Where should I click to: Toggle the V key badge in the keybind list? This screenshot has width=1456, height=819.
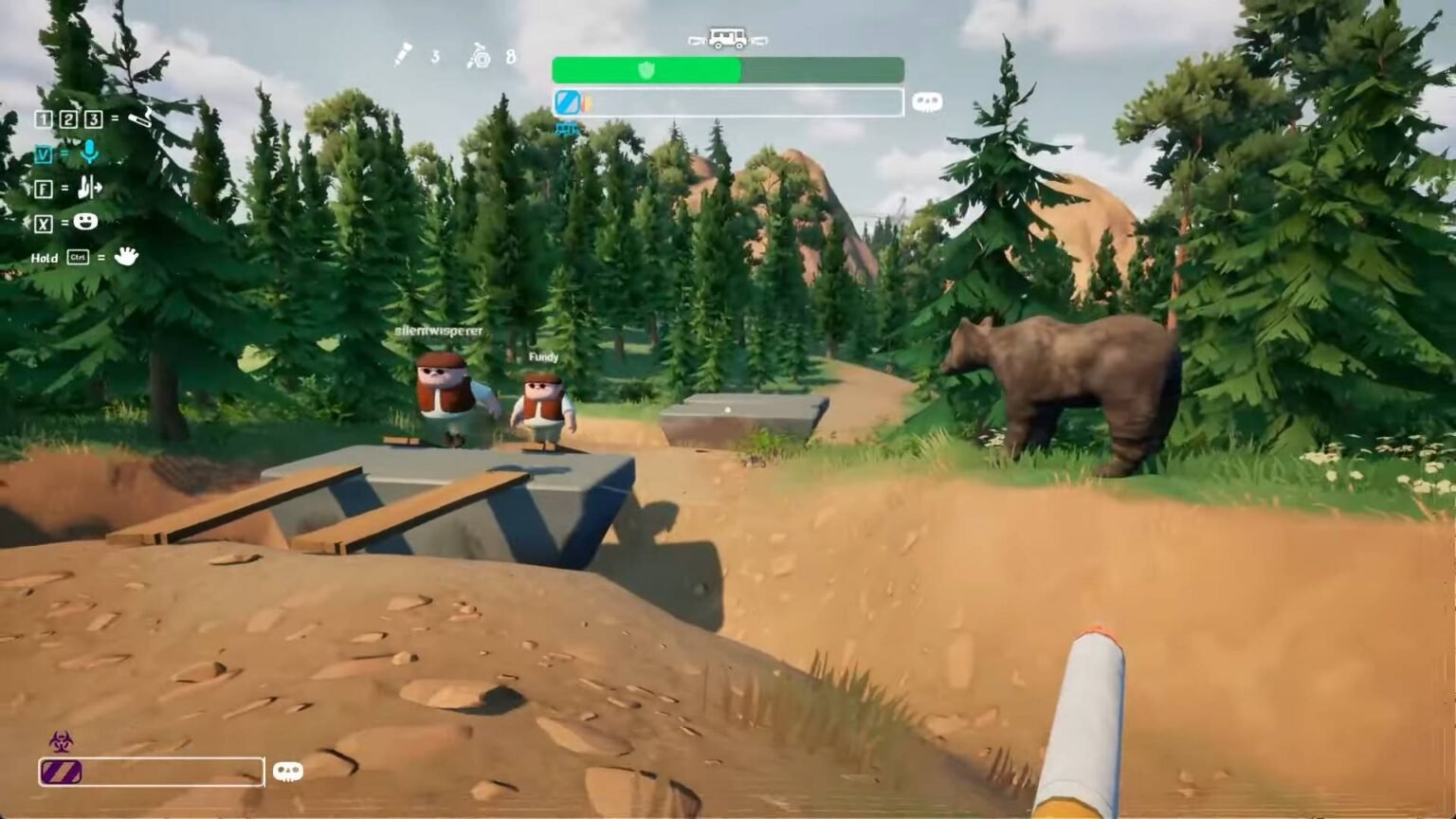pos(42,154)
